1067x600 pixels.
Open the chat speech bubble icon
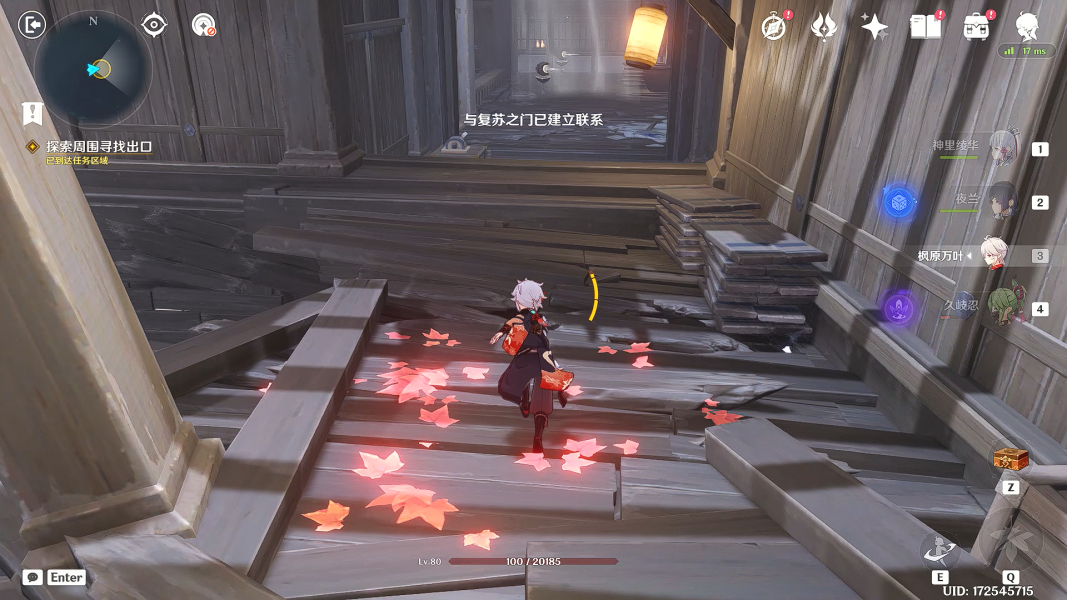[x=33, y=577]
